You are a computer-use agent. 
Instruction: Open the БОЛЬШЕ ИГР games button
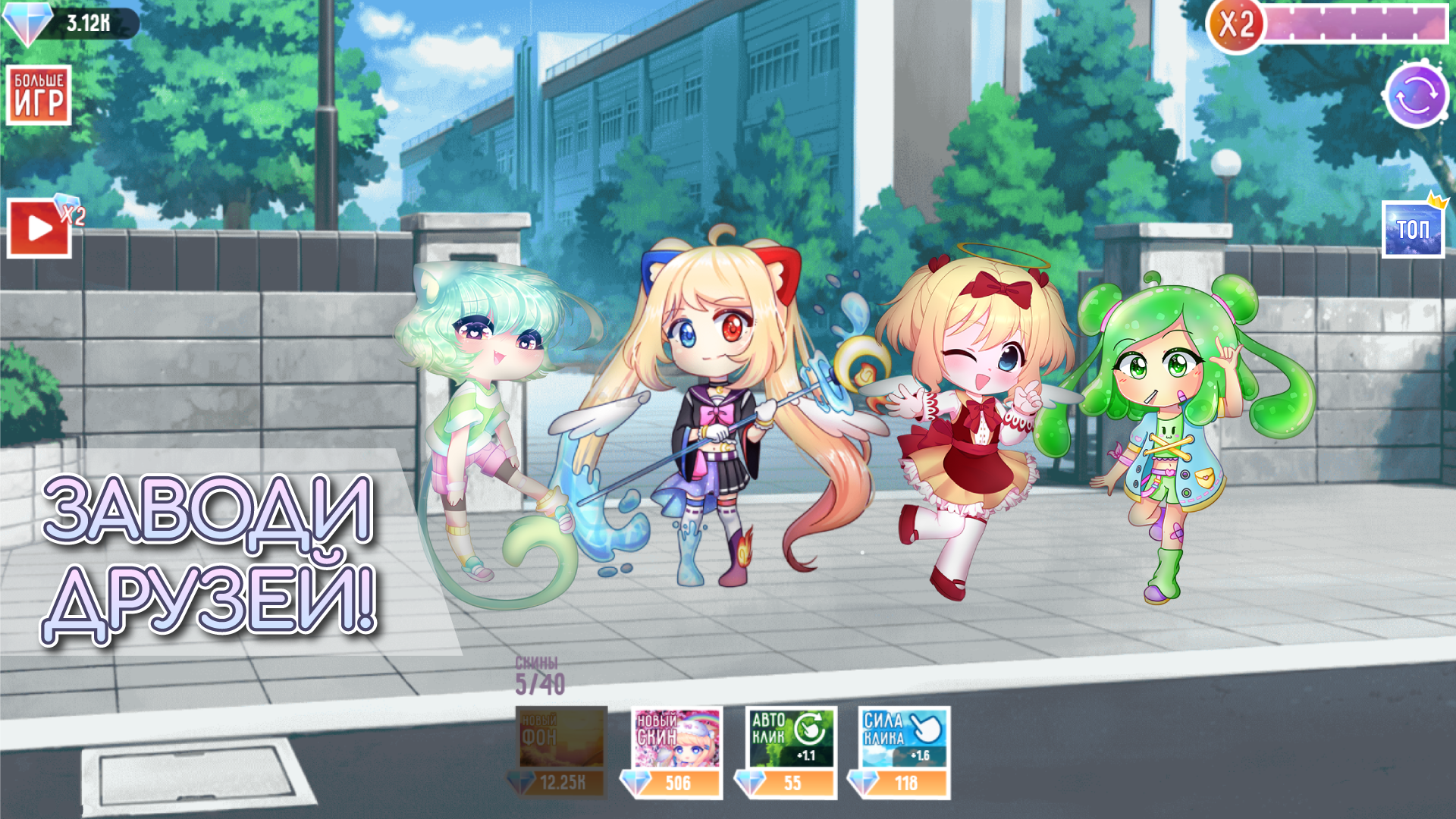39,93
